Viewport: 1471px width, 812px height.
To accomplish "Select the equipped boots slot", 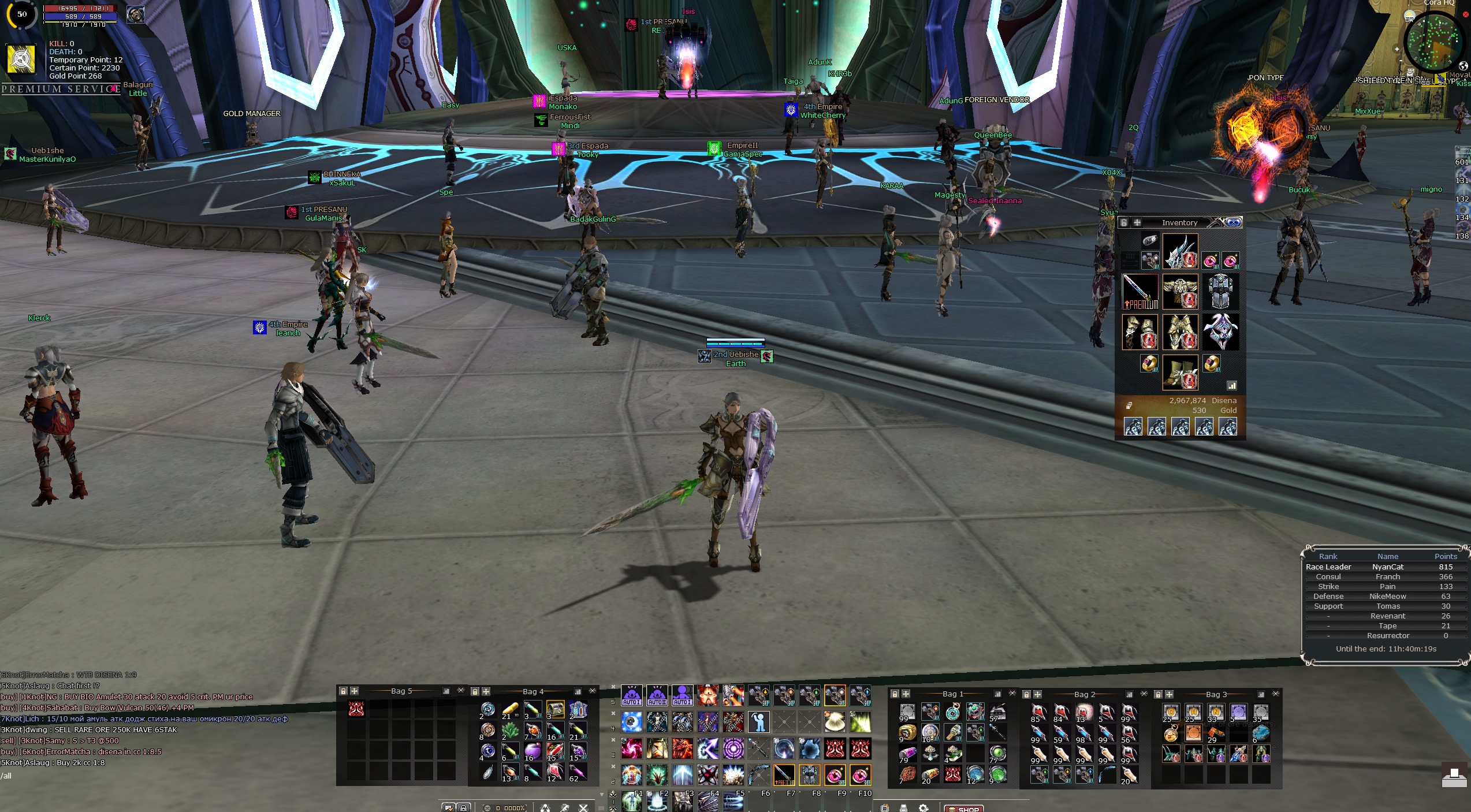I will tap(1180, 373).
